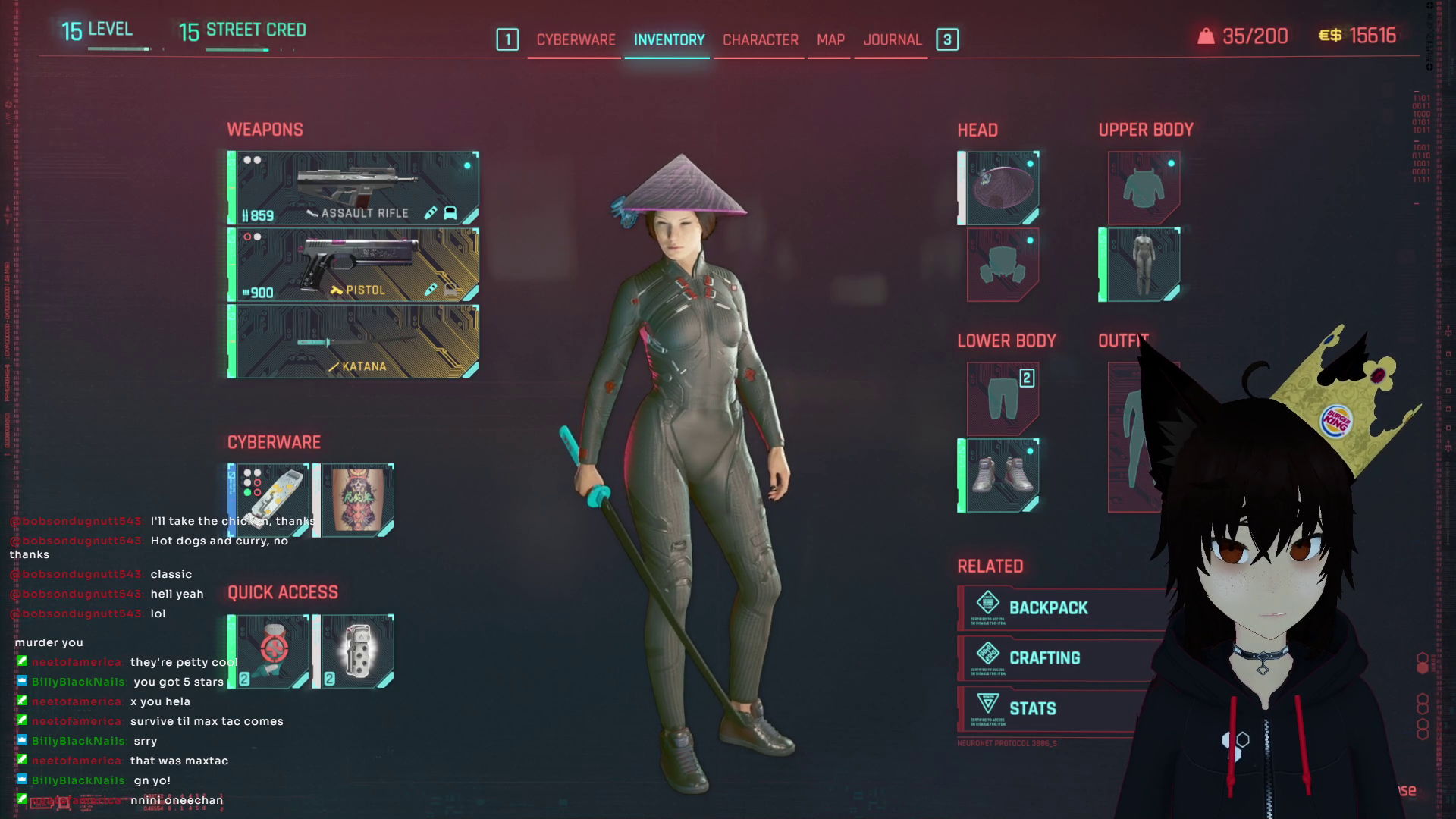The width and height of the screenshot is (1456, 819).
Task: Go to the Map tab
Action: (830, 39)
